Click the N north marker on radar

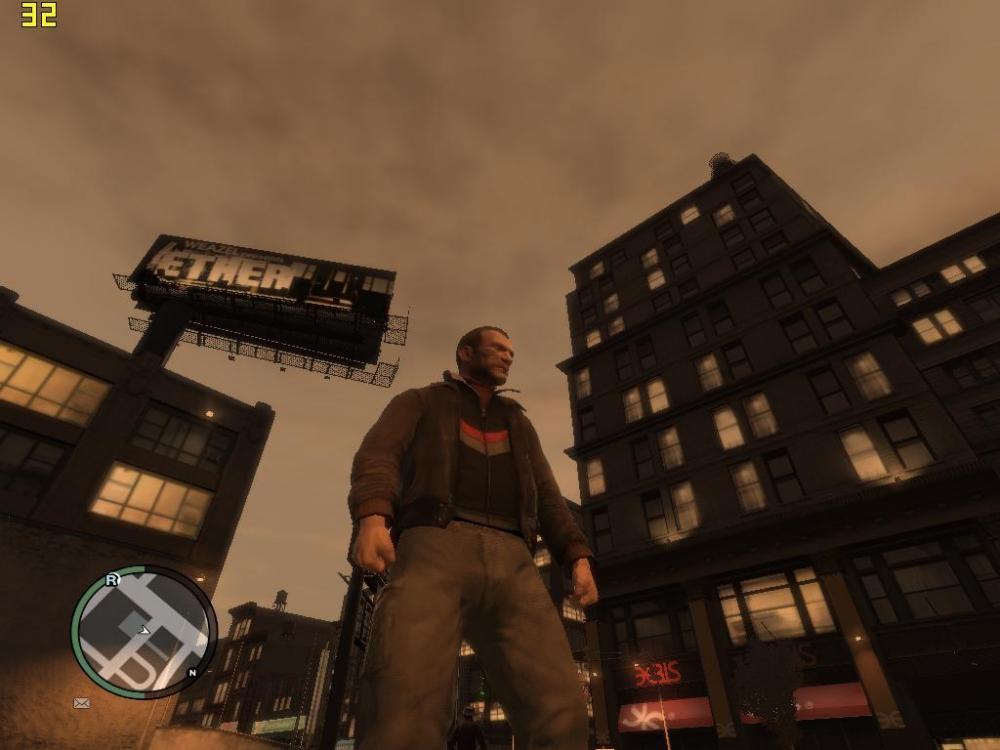192,672
